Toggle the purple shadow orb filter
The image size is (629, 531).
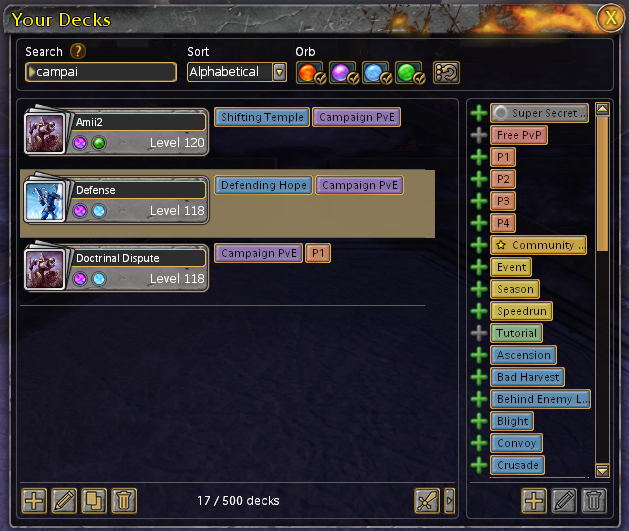tap(343, 72)
